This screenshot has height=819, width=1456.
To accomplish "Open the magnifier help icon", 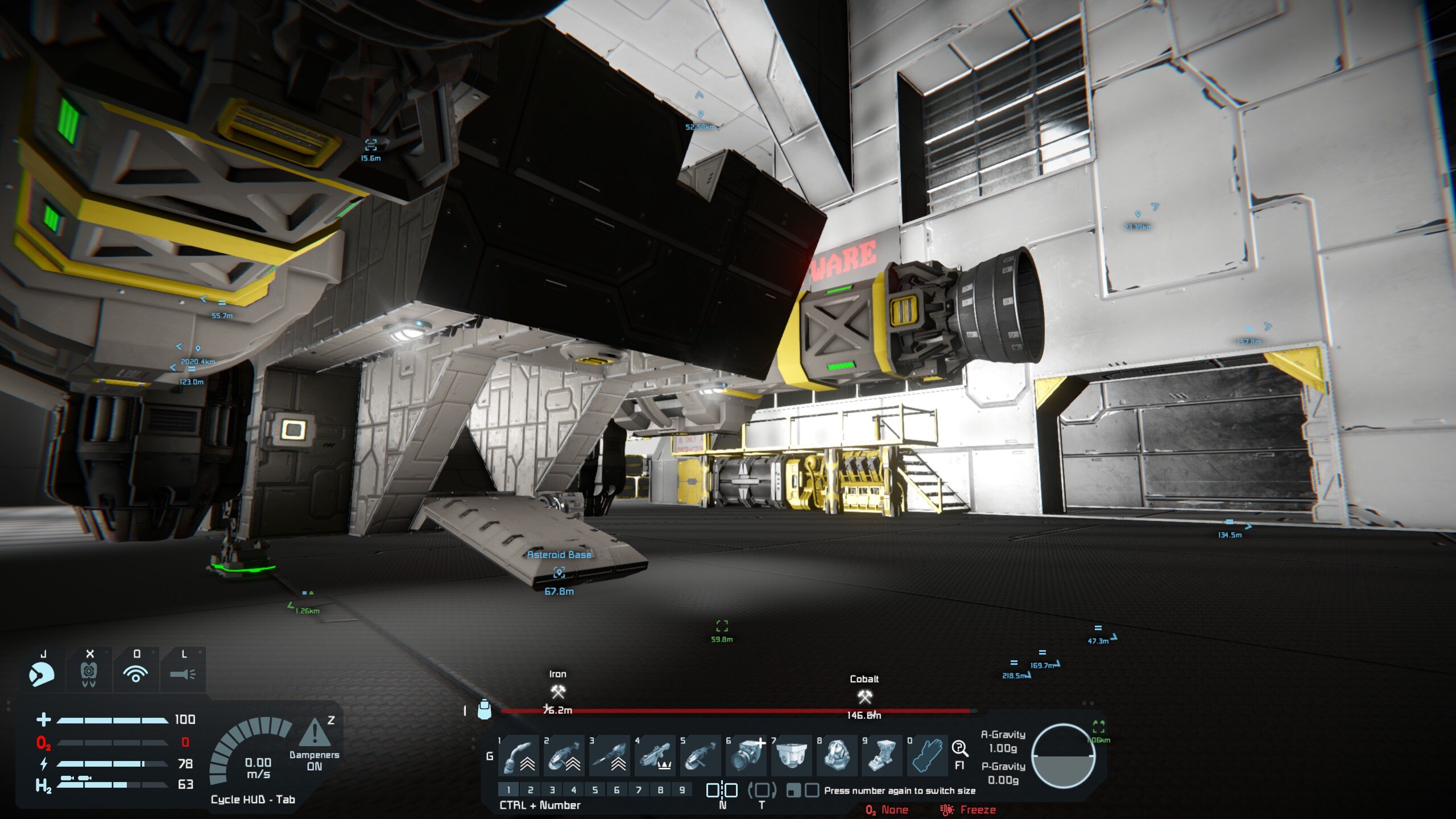I will pos(959,748).
